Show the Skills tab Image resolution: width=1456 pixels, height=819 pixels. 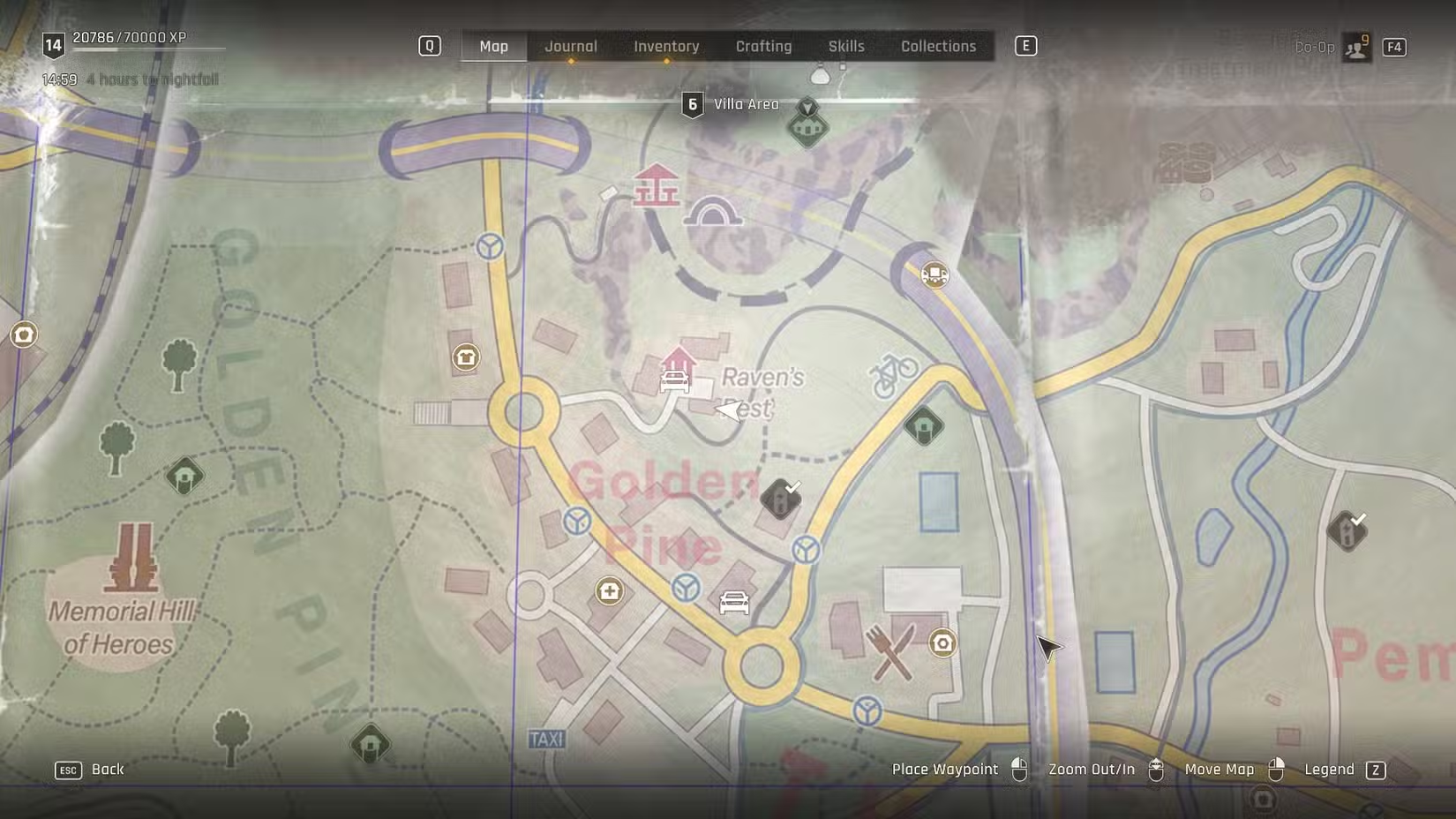(845, 47)
